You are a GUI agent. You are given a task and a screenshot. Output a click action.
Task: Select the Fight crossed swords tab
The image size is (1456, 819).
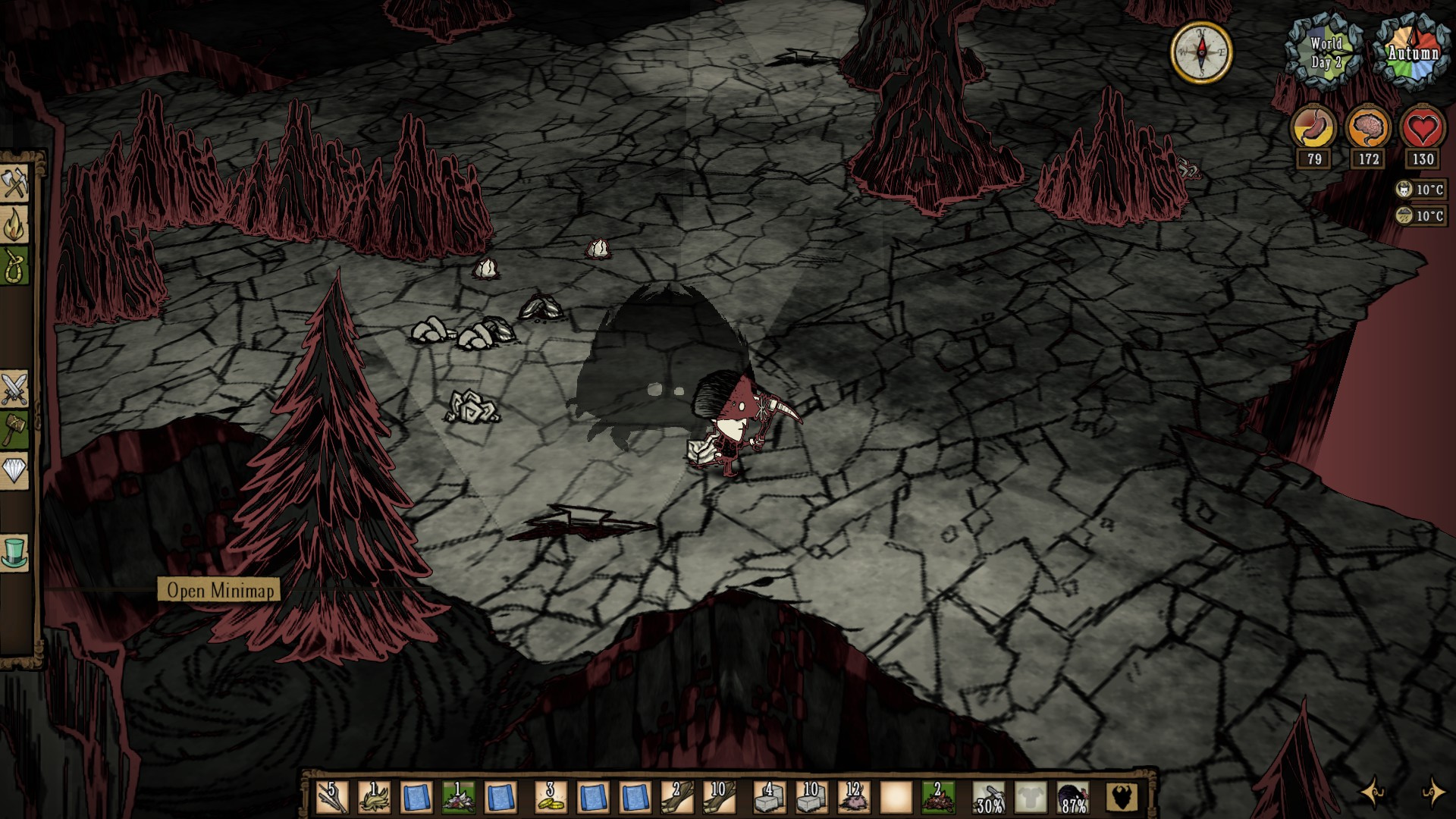click(x=15, y=389)
